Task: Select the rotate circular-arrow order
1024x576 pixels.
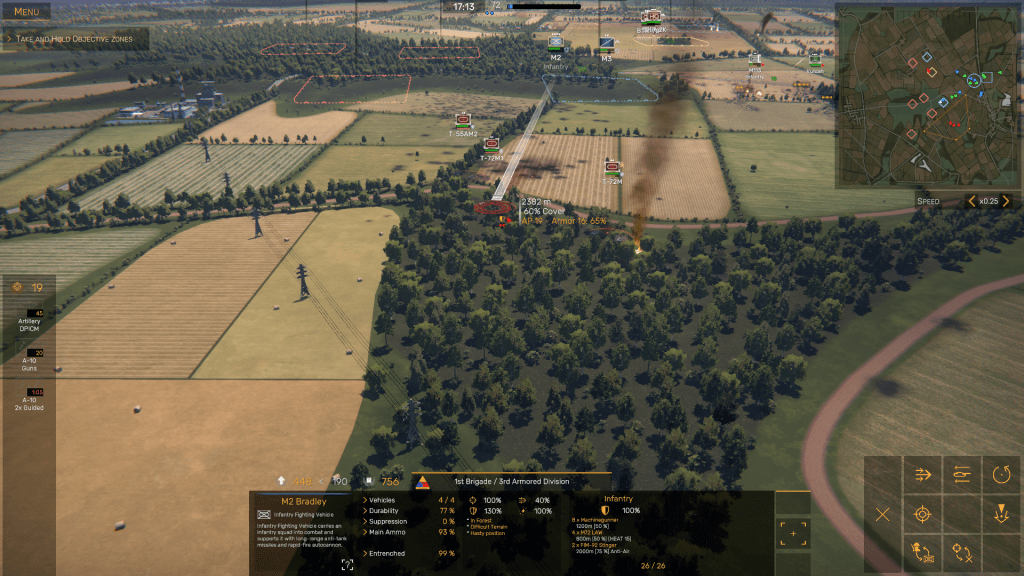Action: click(1001, 475)
